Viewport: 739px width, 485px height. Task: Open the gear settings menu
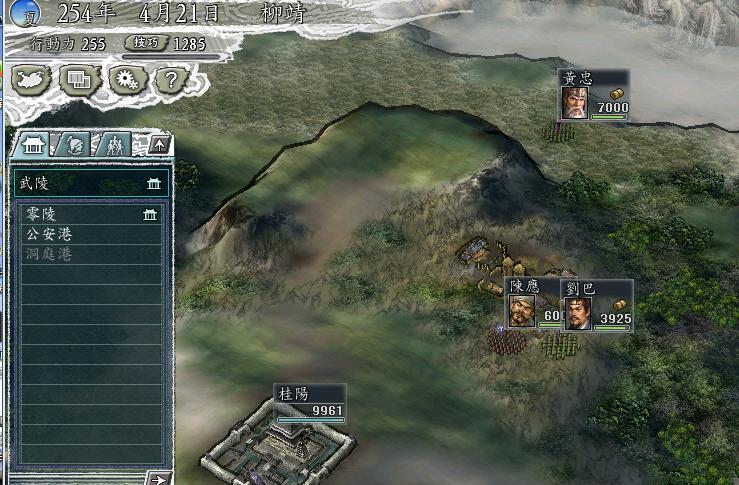pyautogui.click(x=127, y=79)
